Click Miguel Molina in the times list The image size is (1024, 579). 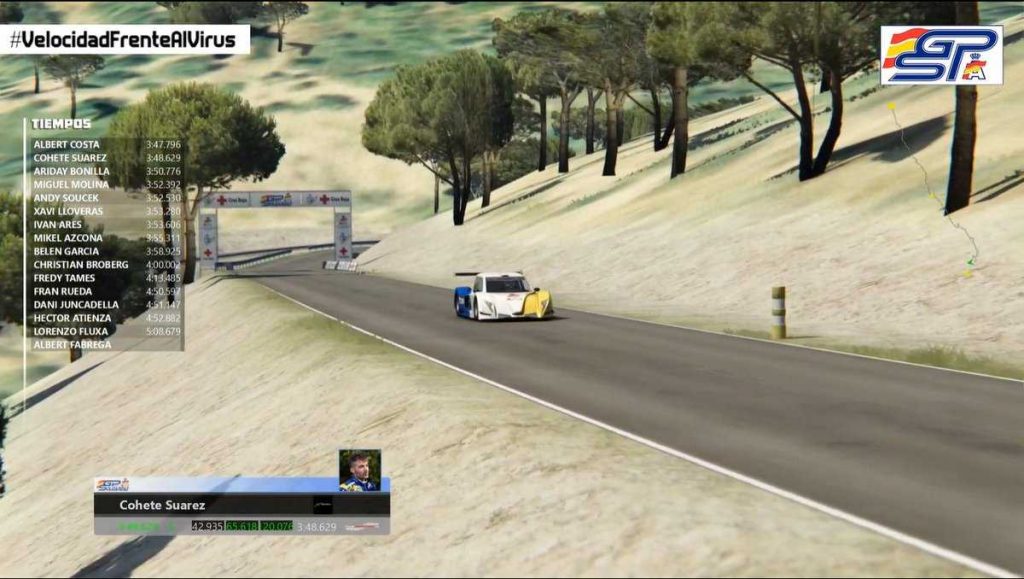point(105,185)
